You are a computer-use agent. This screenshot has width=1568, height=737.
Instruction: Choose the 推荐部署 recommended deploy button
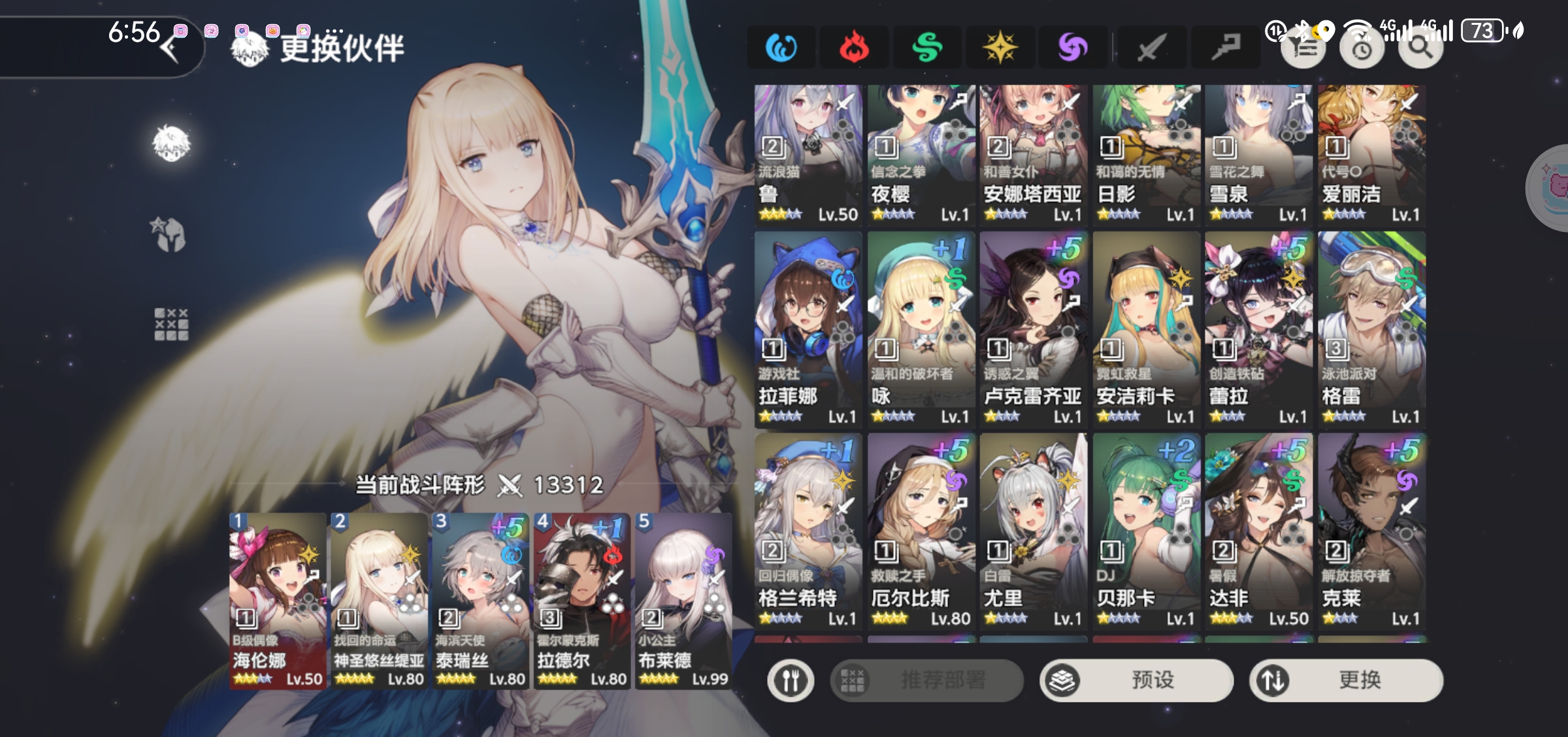point(926,680)
